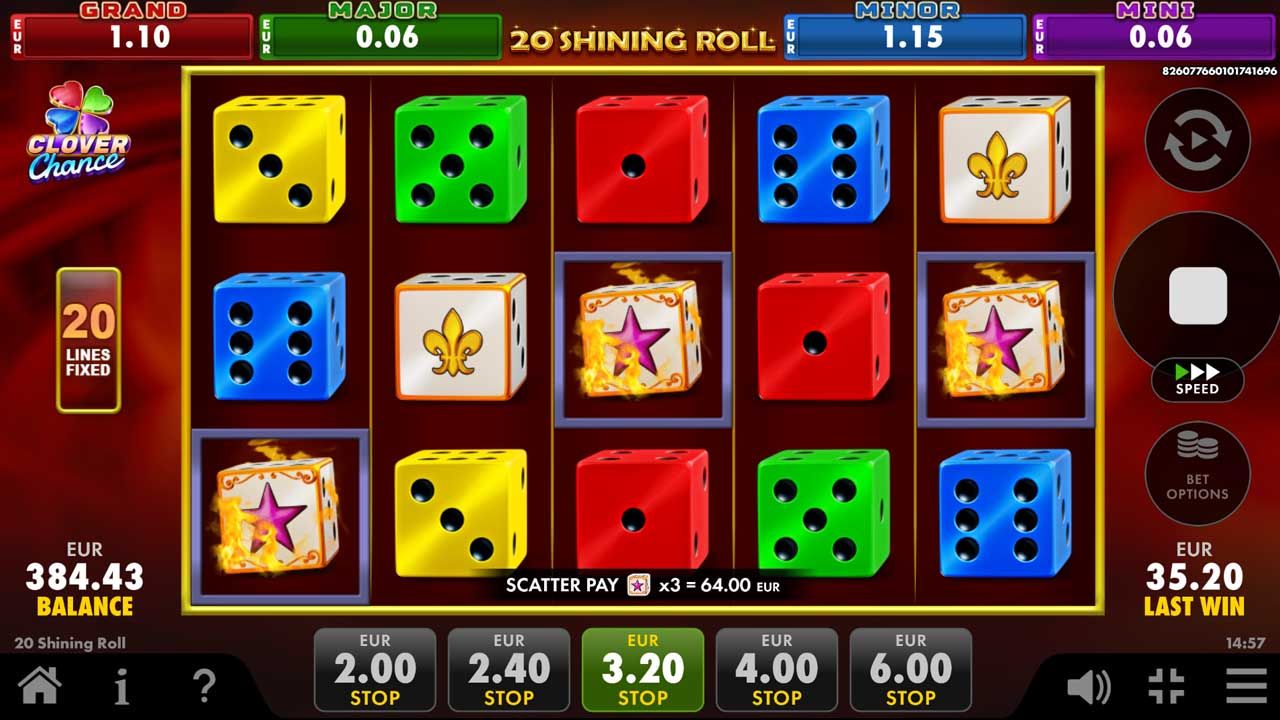Open the hamburger menu

(1246, 689)
